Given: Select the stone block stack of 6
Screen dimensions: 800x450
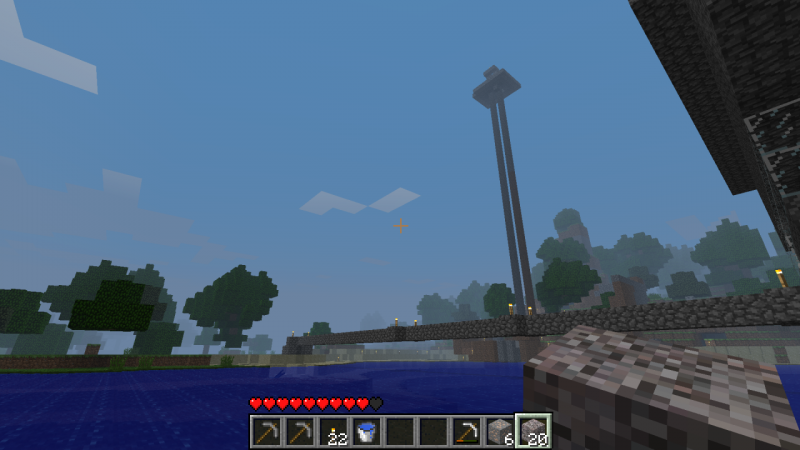Looking at the screenshot, I should pos(499,432).
